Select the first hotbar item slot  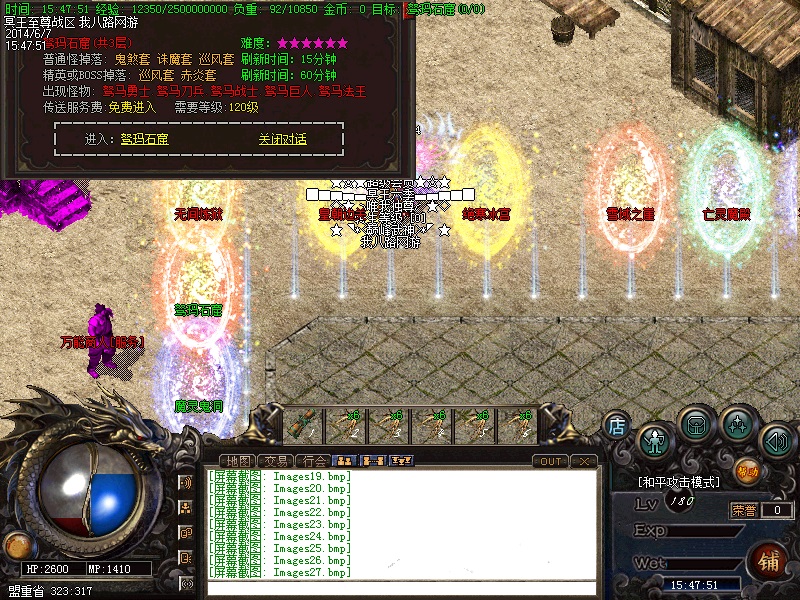(301, 426)
